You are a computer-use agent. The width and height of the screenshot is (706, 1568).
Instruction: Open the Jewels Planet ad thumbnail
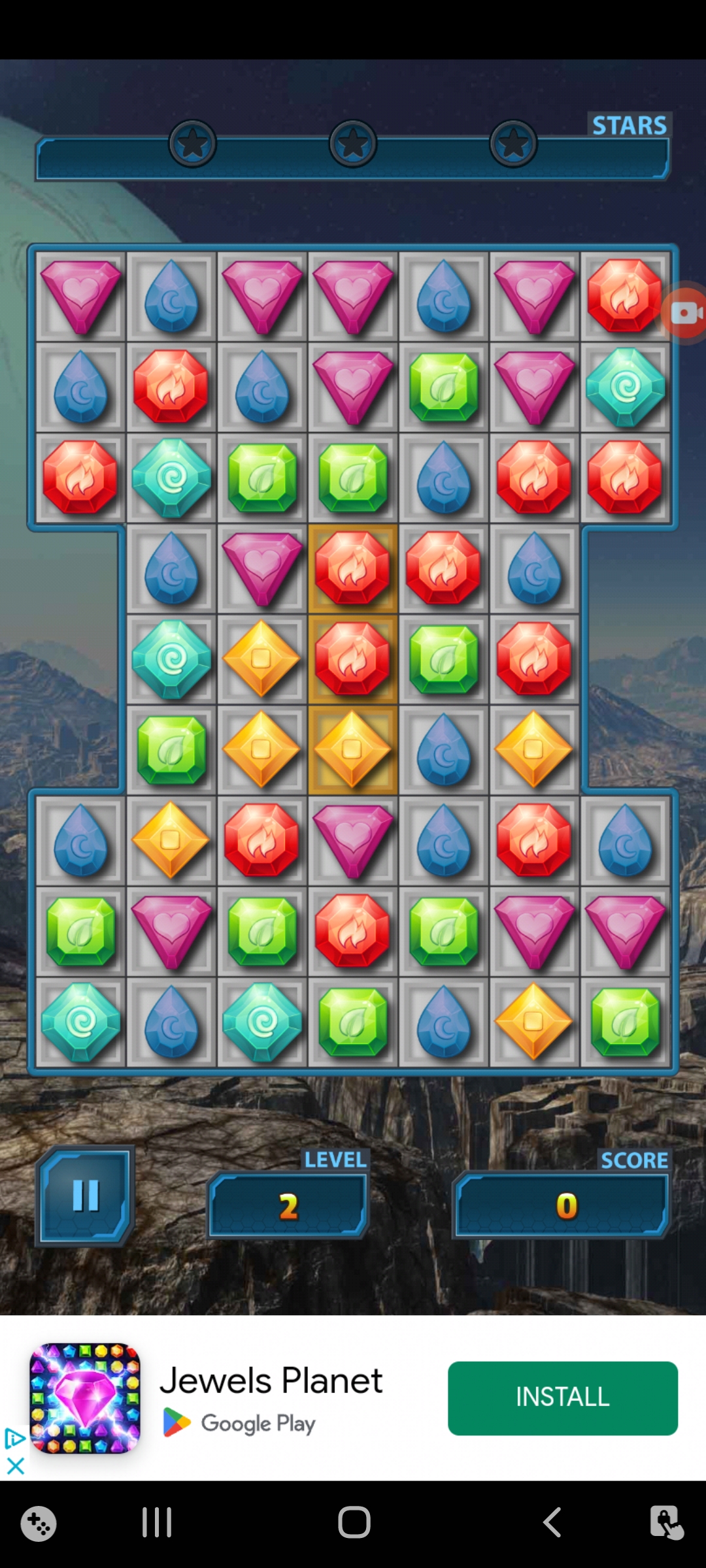click(85, 1398)
